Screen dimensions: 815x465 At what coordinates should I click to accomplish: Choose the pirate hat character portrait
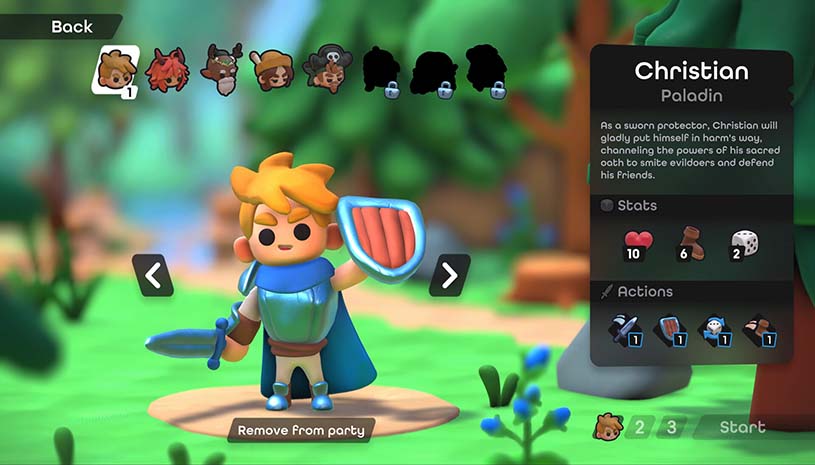(328, 68)
